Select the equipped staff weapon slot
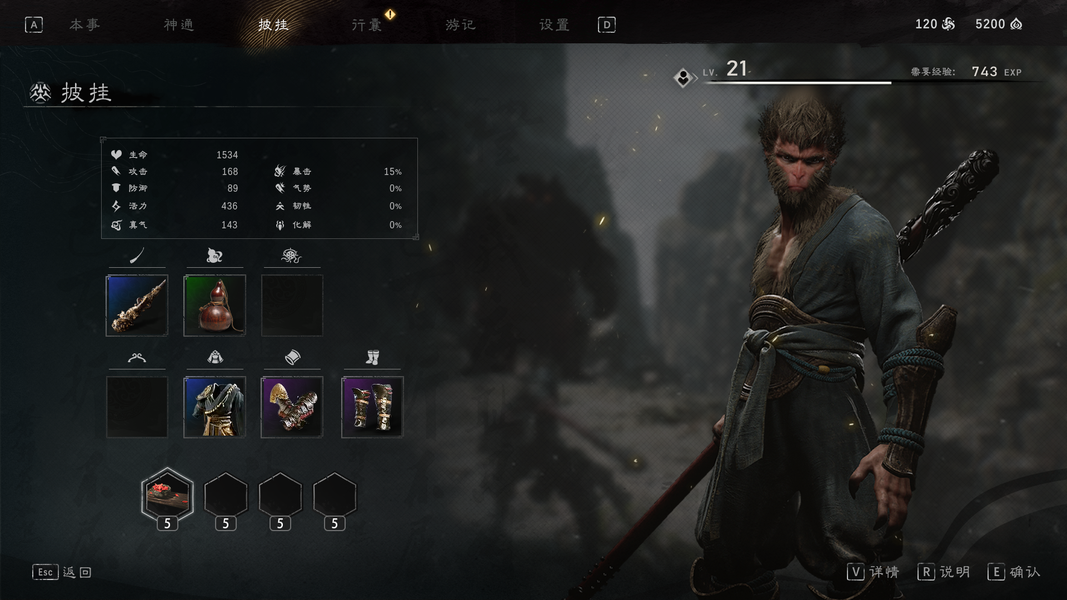Screen dimensions: 1067x600 click(137, 305)
